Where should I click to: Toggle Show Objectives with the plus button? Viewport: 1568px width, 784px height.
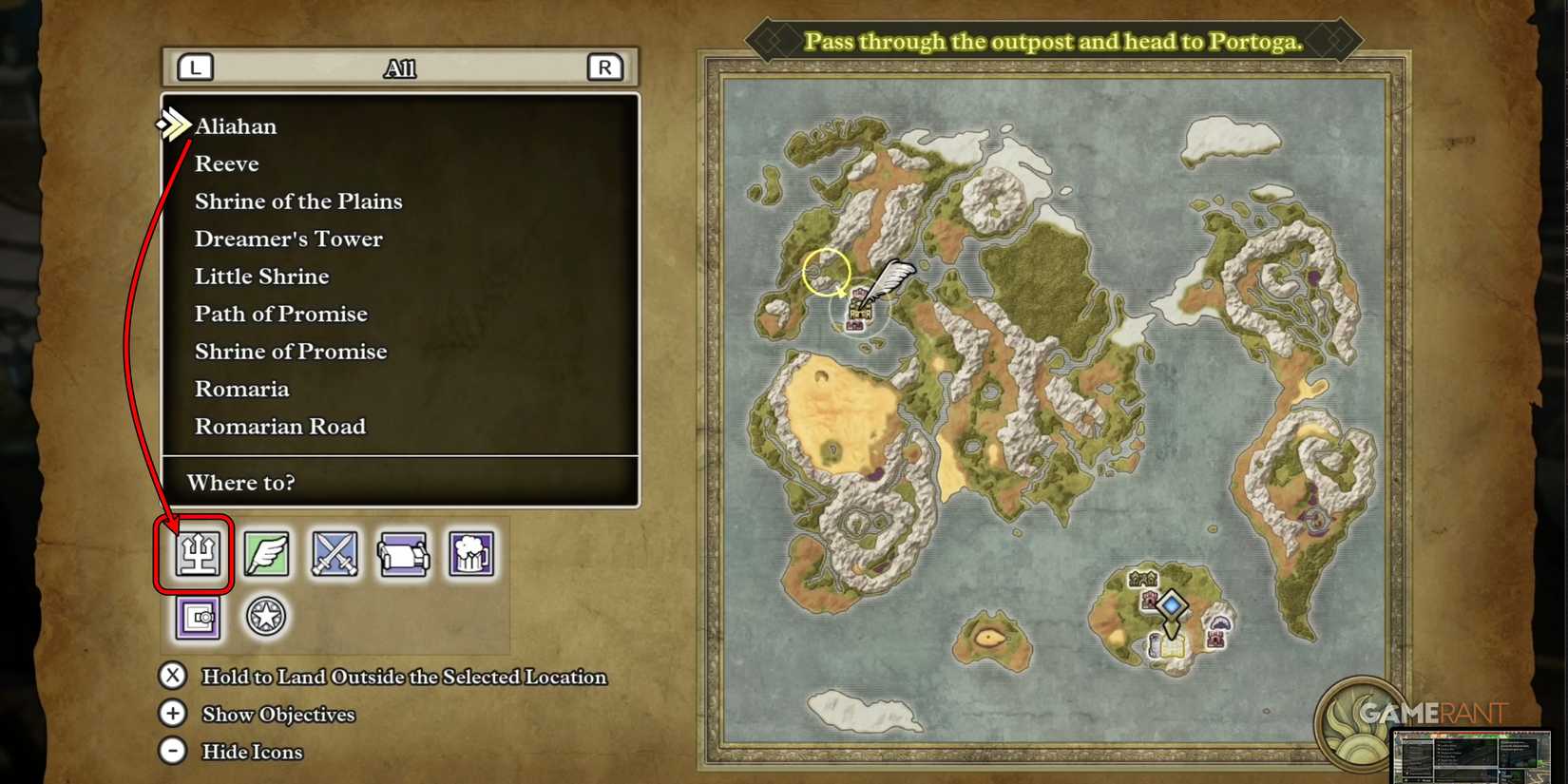(172, 714)
